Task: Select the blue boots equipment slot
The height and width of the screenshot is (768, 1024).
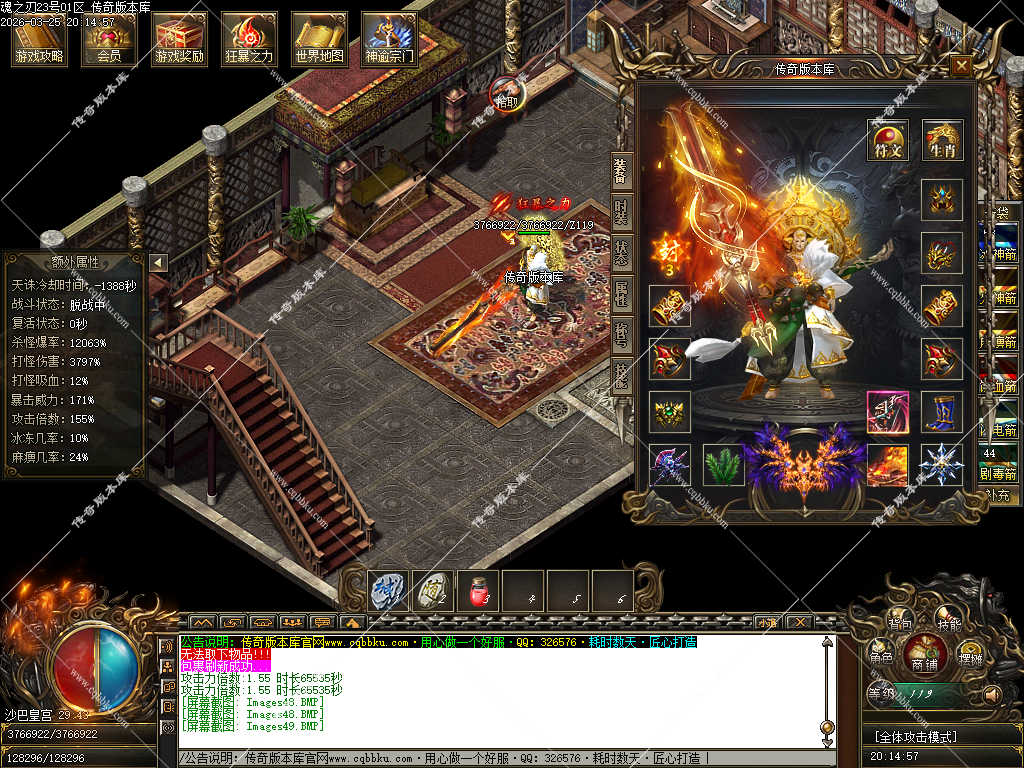Action: click(942, 412)
